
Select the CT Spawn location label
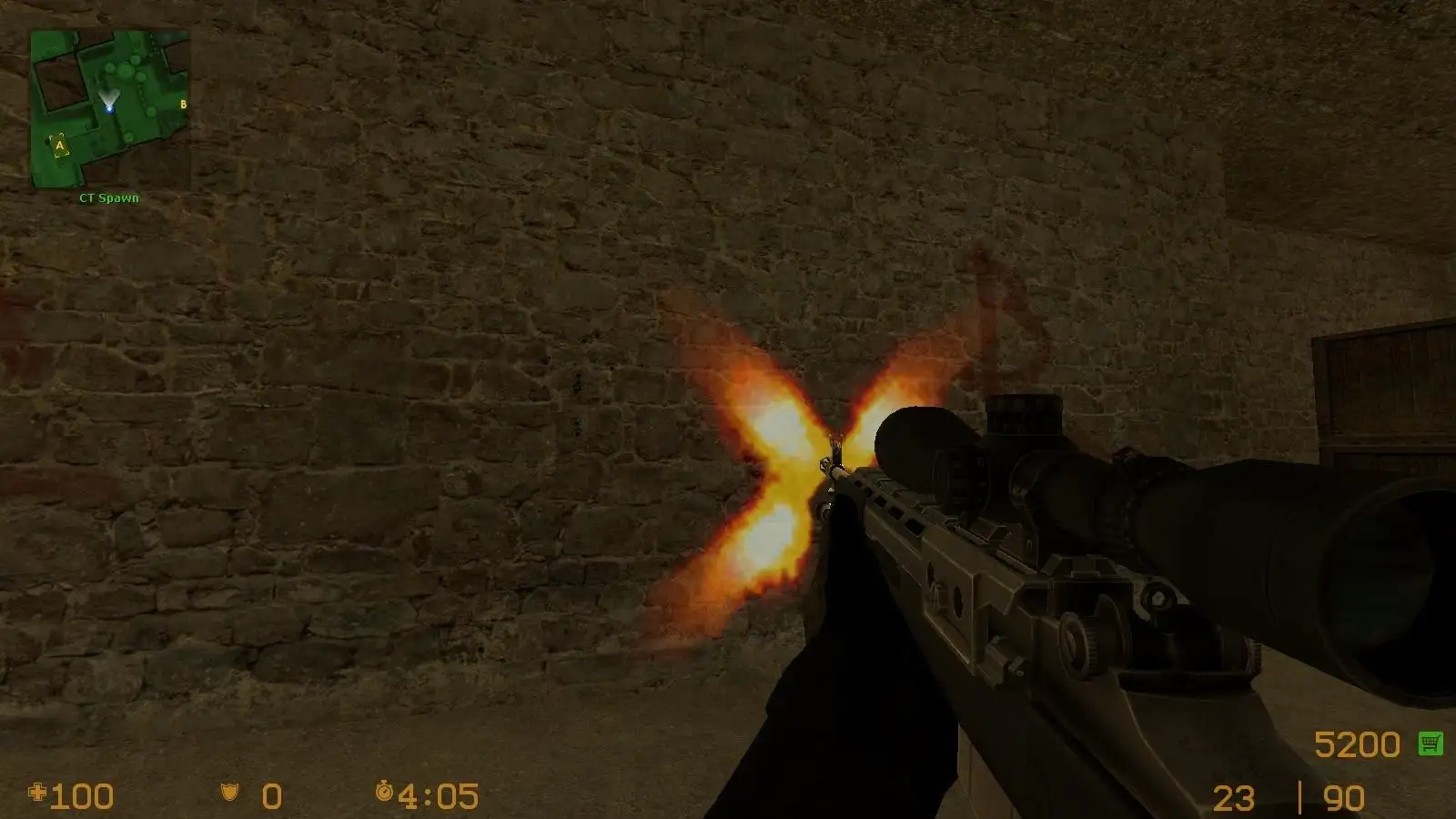click(108, 197)
